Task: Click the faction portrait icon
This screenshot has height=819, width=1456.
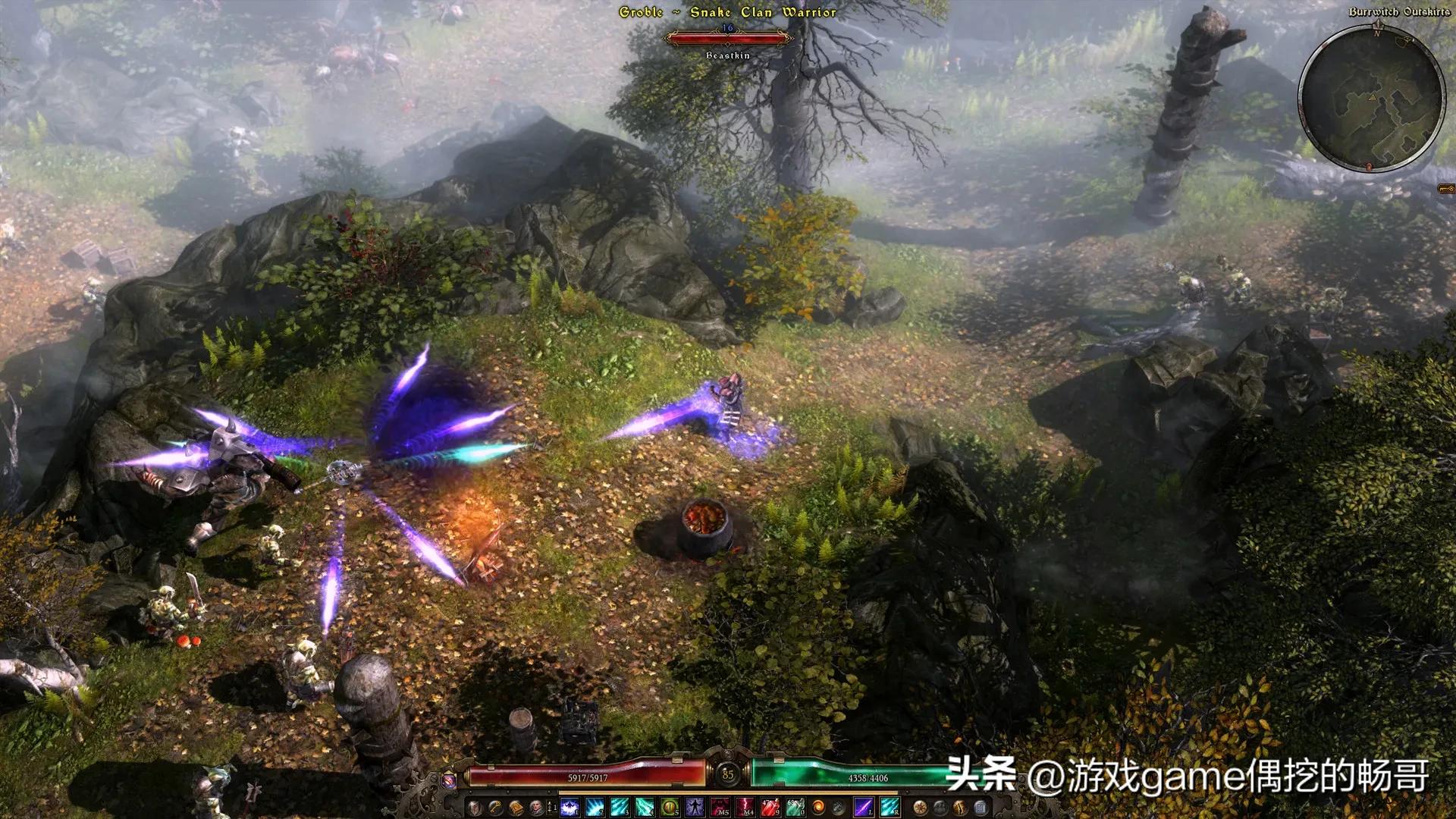Action: pyautogui.click(x=537, y=808)
